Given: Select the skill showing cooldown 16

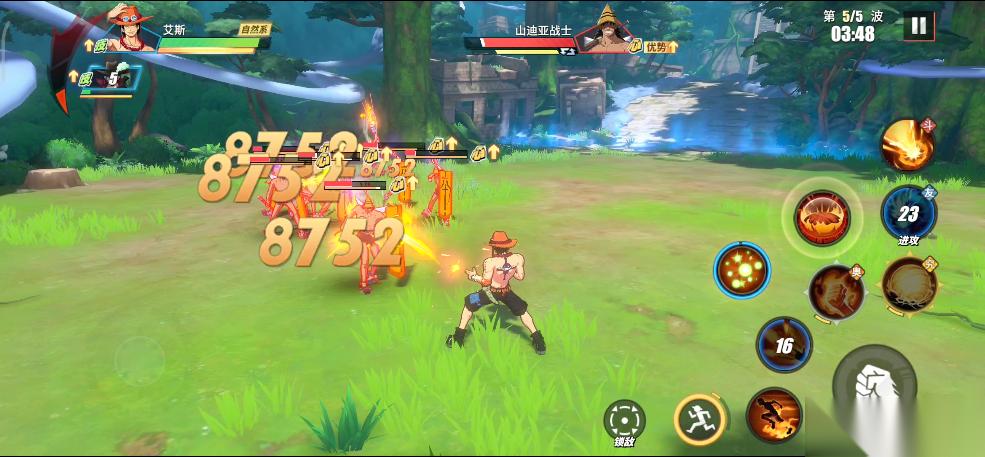Looking at the screenshot, I should pyautogui.click(x=784, y=345).
